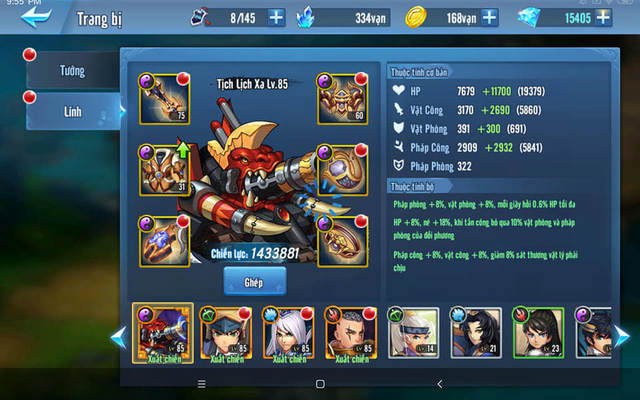This screenshot has width=640, height=400.
Task: Go back using the arrow button
Action: click(36, 17)
